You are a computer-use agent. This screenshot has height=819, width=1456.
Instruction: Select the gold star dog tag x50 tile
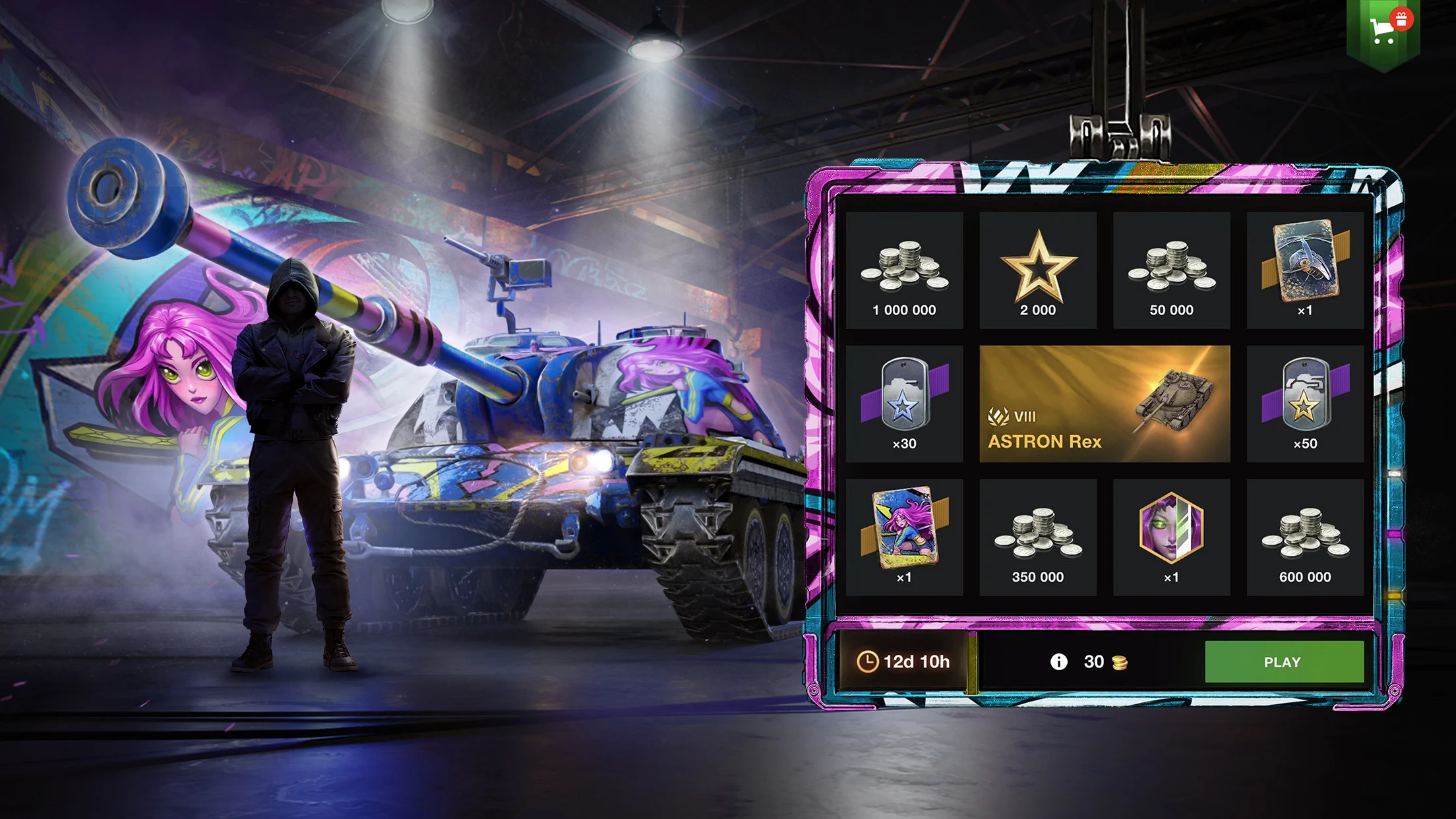coord(1305,404)
